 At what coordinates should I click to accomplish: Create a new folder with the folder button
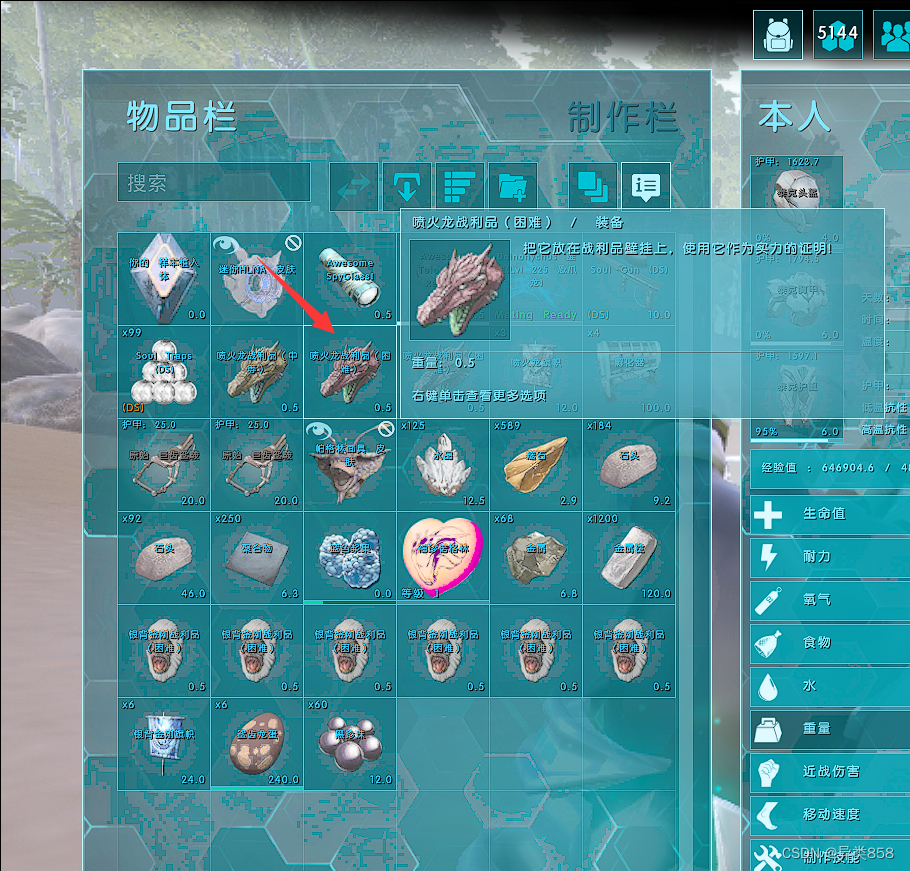point(512,186)
